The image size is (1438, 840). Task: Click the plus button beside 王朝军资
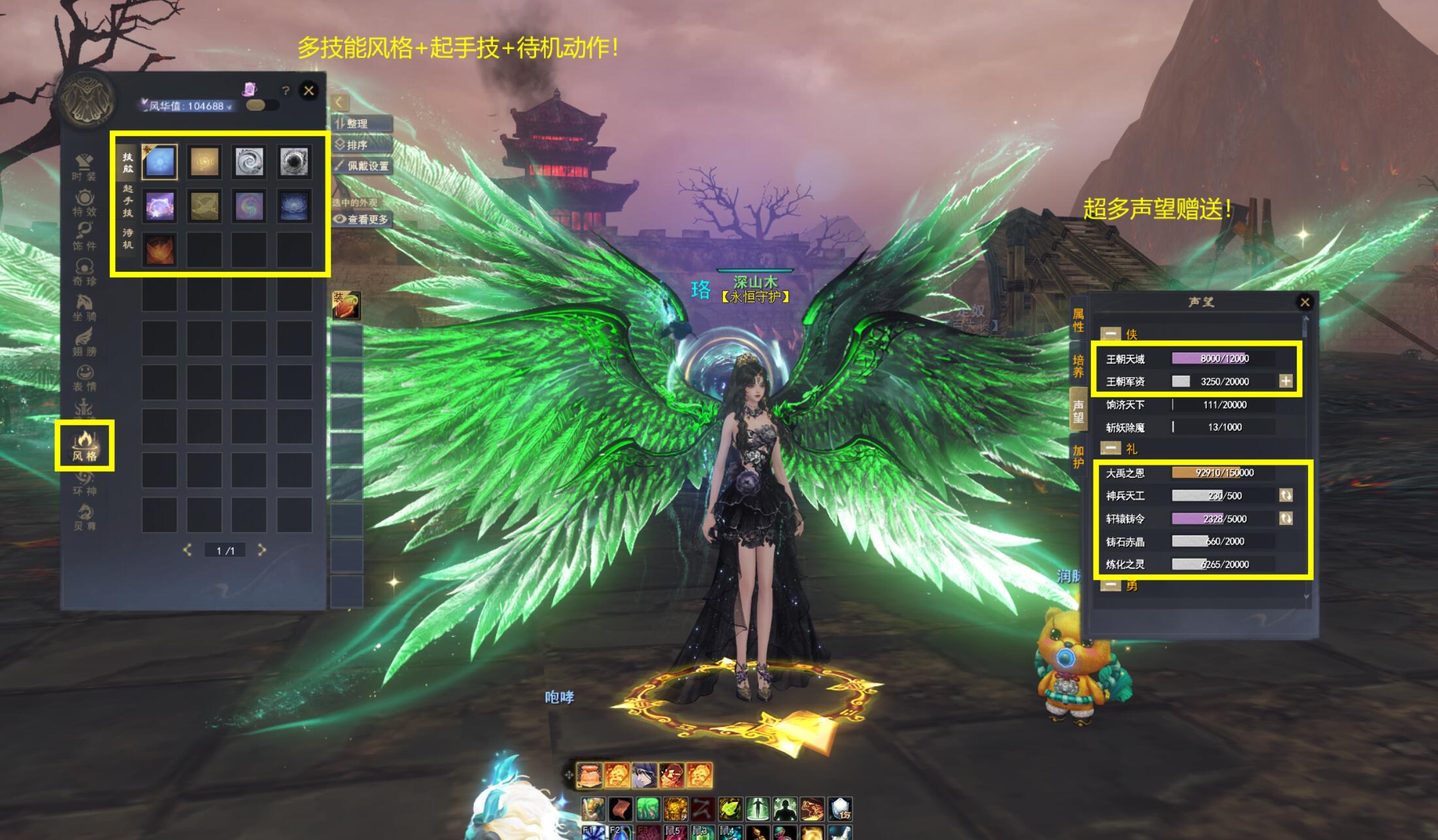[1286, 381]
